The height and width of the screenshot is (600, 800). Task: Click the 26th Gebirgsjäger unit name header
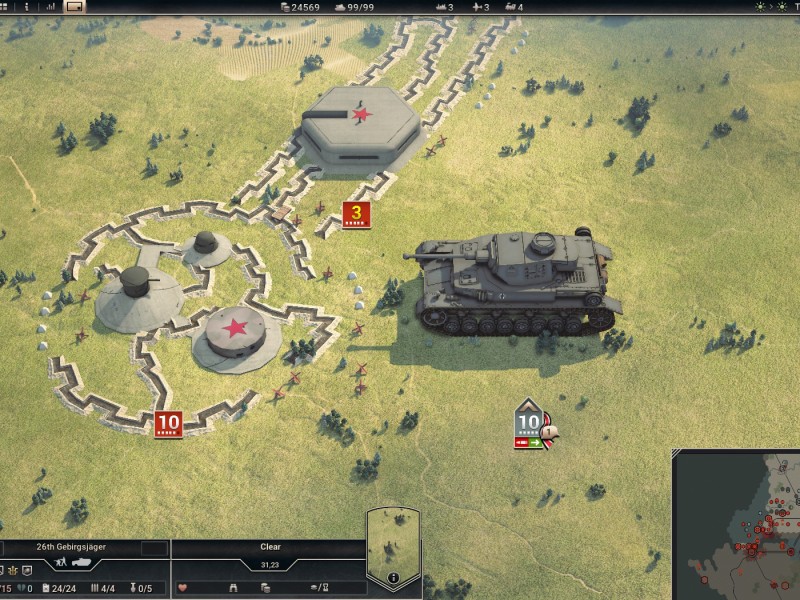pyautogui.click(x=70, y=548)
